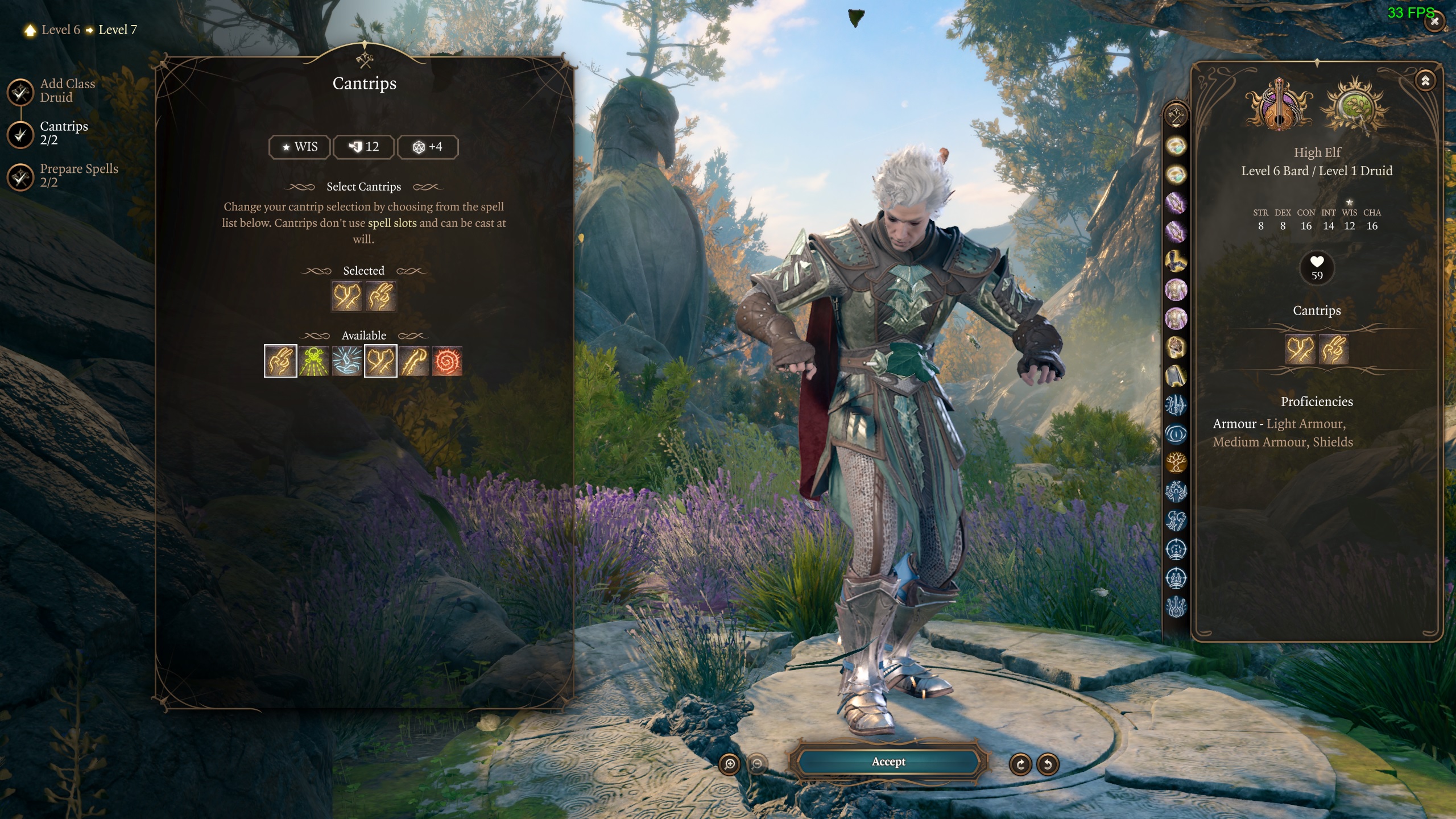The width and height of the screenshot is (1456, 819).
Task: Close the level up screen
Action: pyautogui.click(x=1435, y=22)
